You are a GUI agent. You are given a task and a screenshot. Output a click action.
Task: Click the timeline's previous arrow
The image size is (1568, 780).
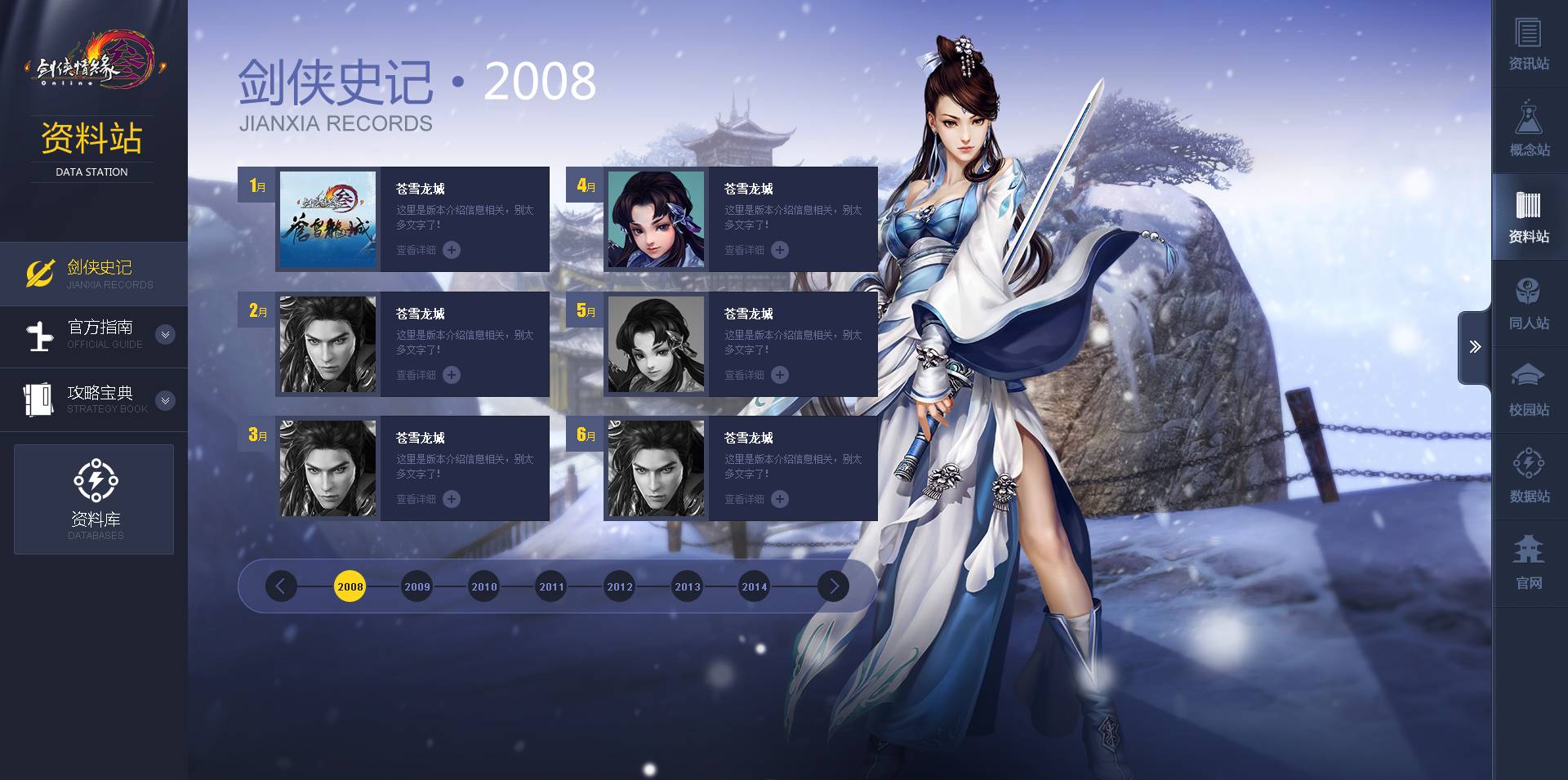(281, 586)
